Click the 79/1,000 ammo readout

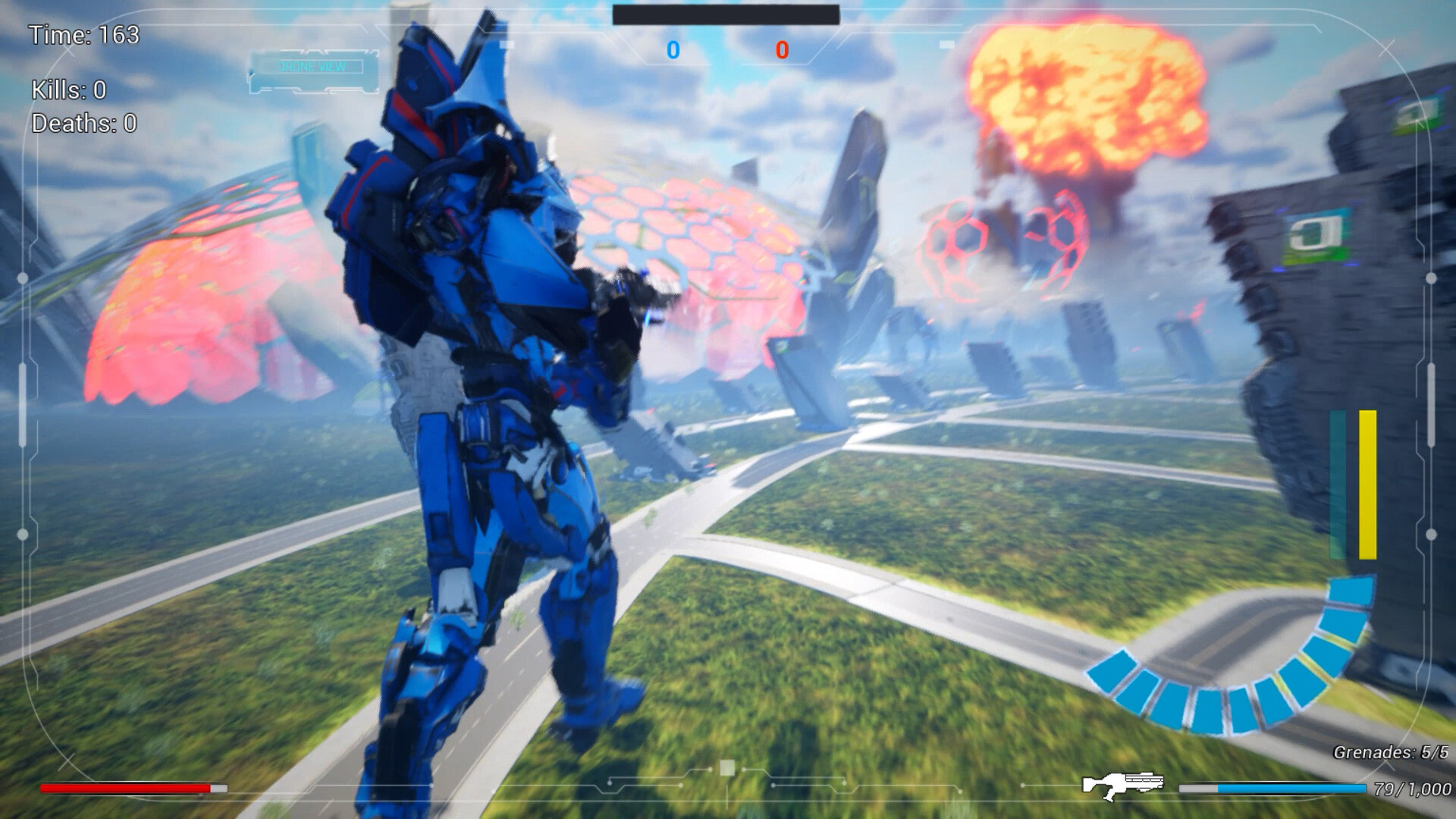[1413, 787]
